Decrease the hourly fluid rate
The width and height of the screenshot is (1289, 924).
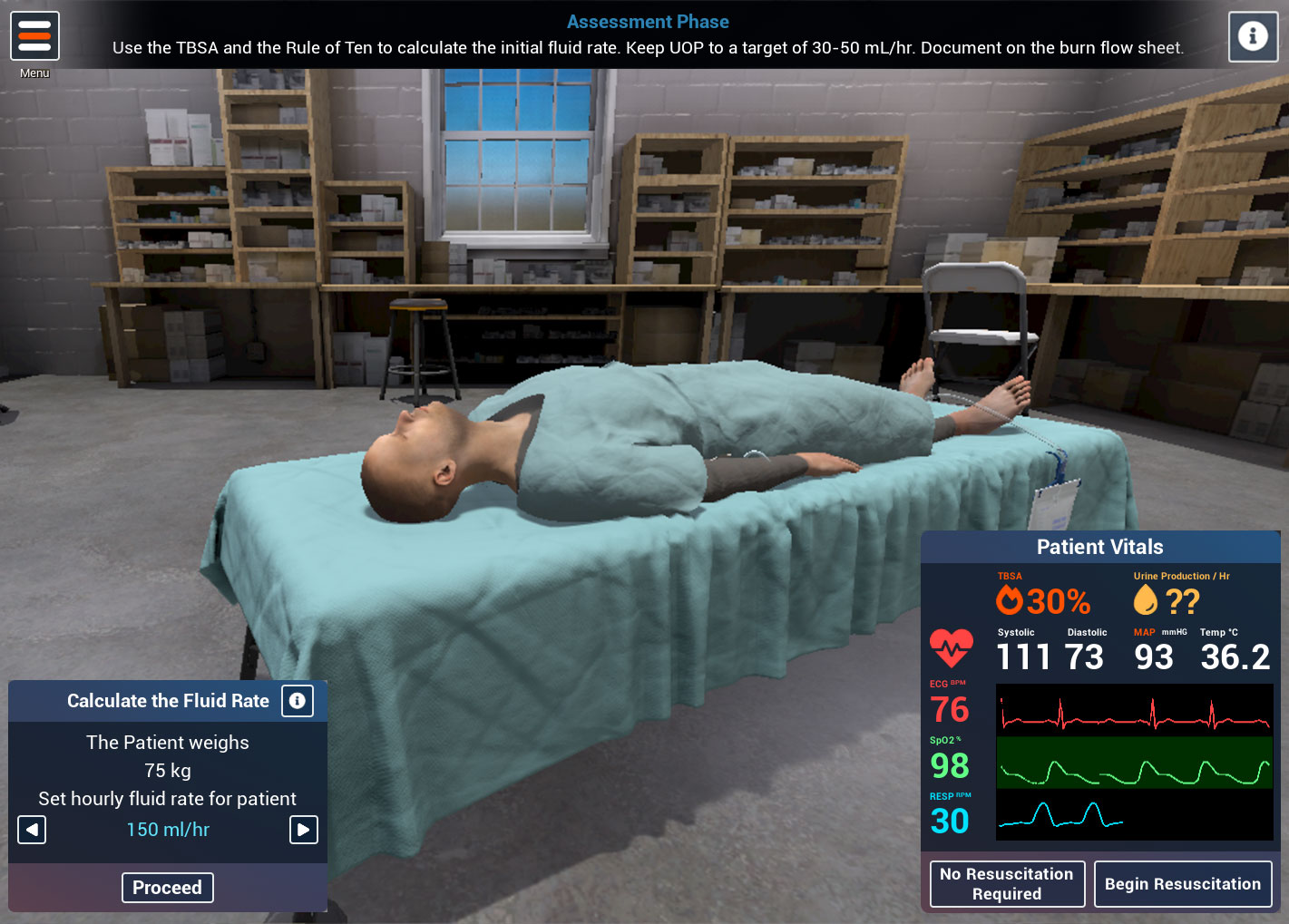pos(32,830)
